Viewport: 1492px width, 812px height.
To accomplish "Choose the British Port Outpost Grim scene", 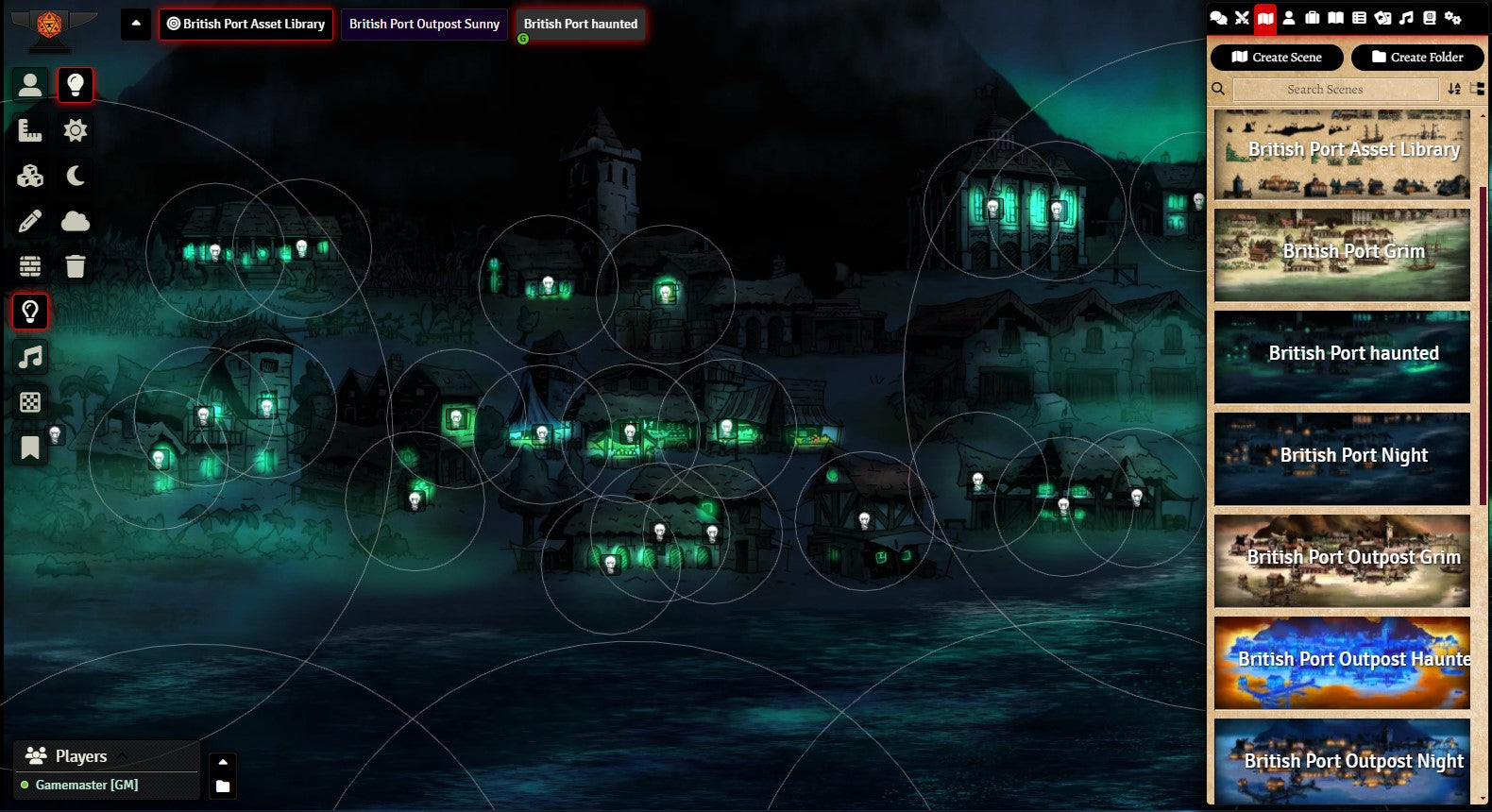I will [1342, 559].
